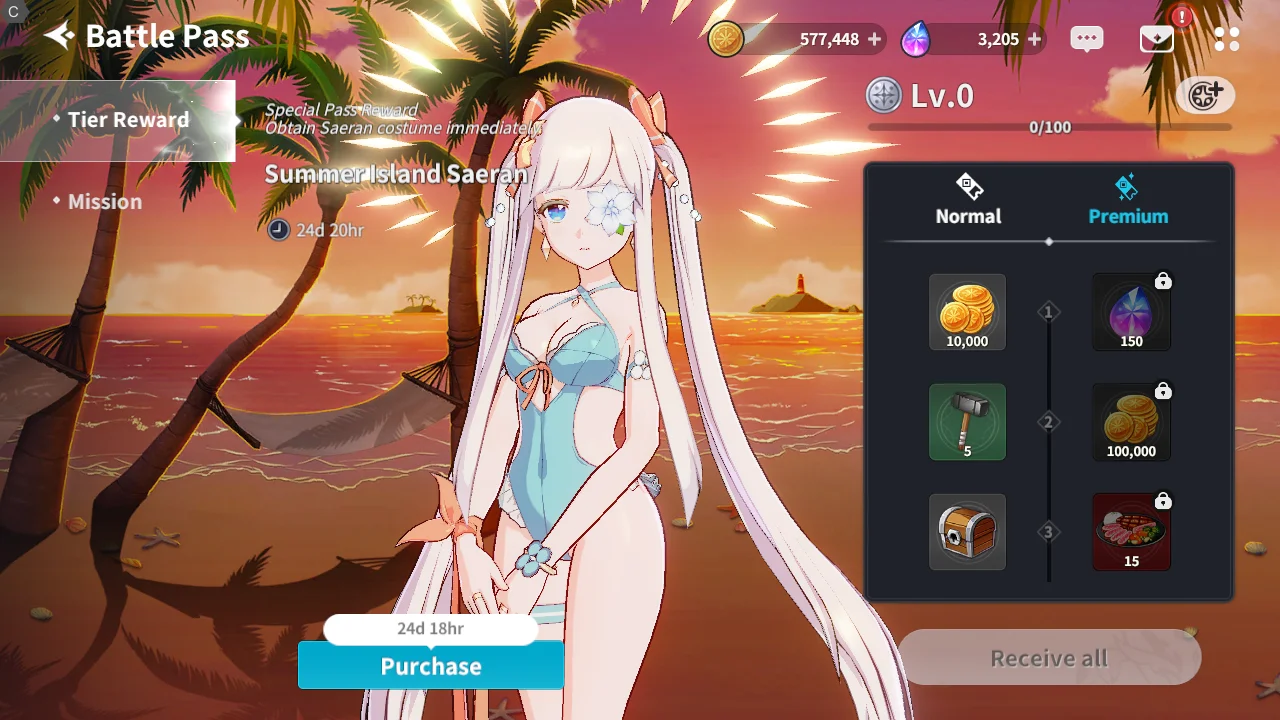This screenshot has height=720, width=1280.
Task: Open the four-dot main menu
Action: [1227, 39]
